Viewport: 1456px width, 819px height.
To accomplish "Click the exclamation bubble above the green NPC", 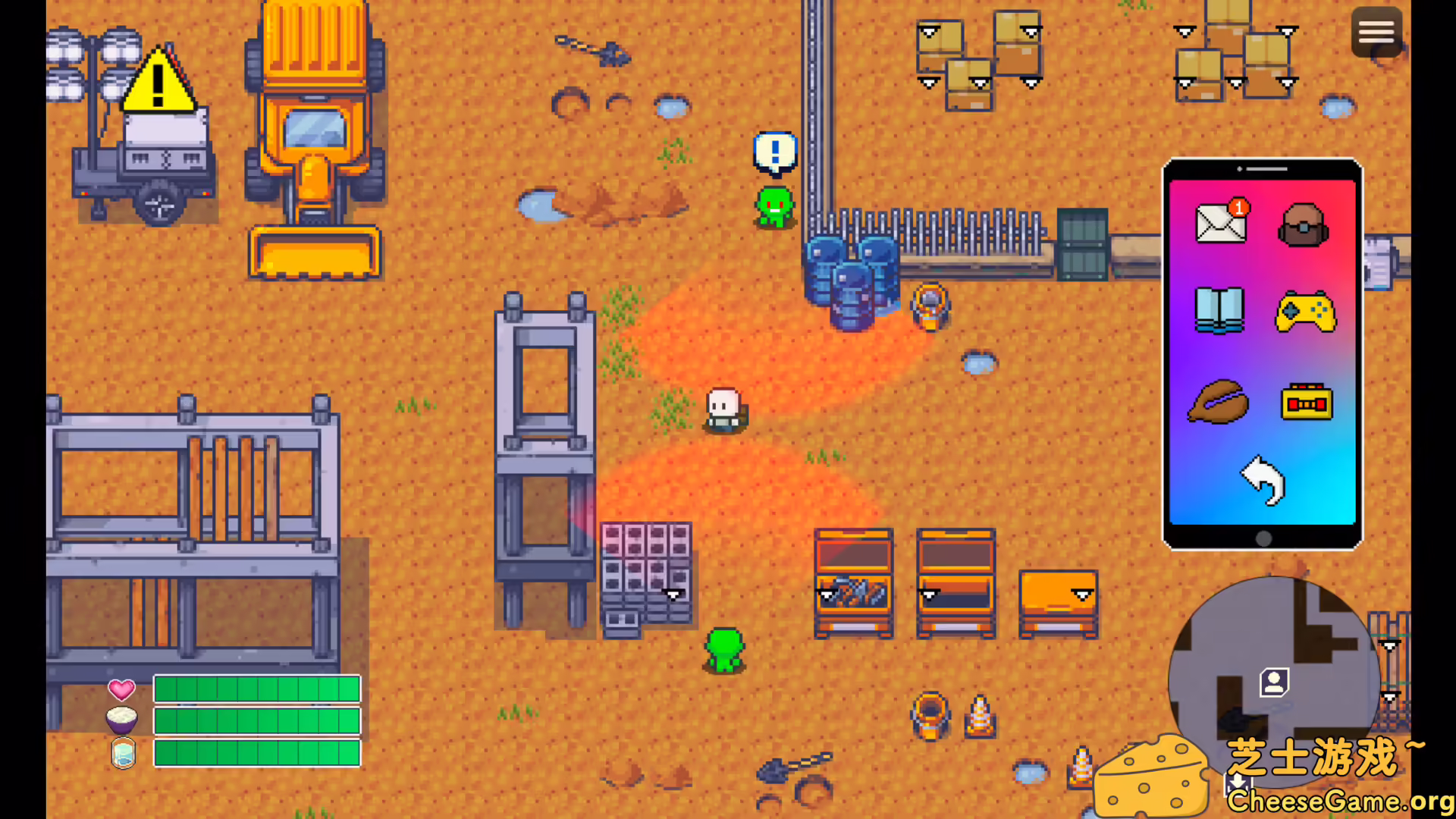I will 774,151.
